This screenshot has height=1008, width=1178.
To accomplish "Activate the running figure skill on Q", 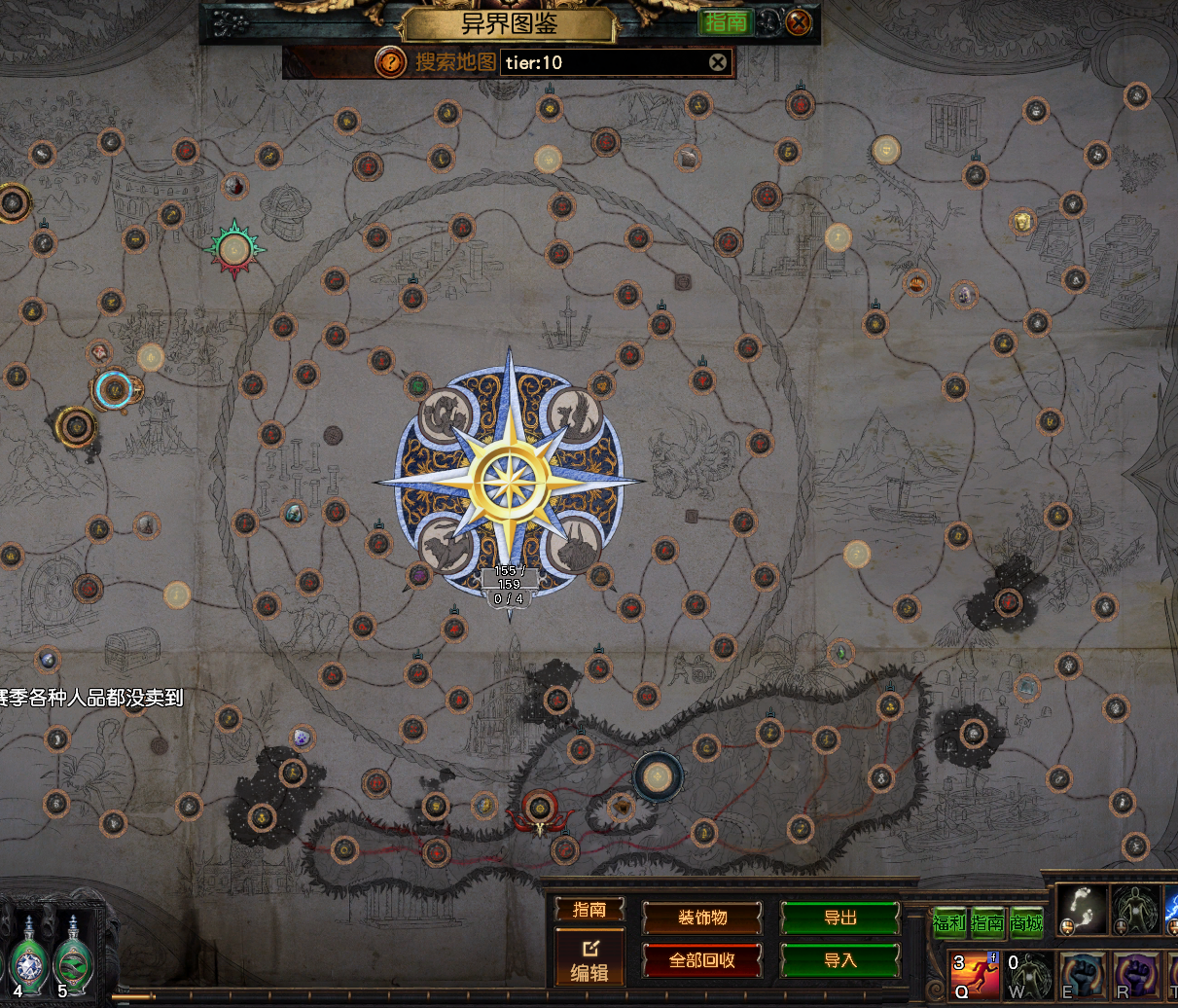I will point(974,975).
